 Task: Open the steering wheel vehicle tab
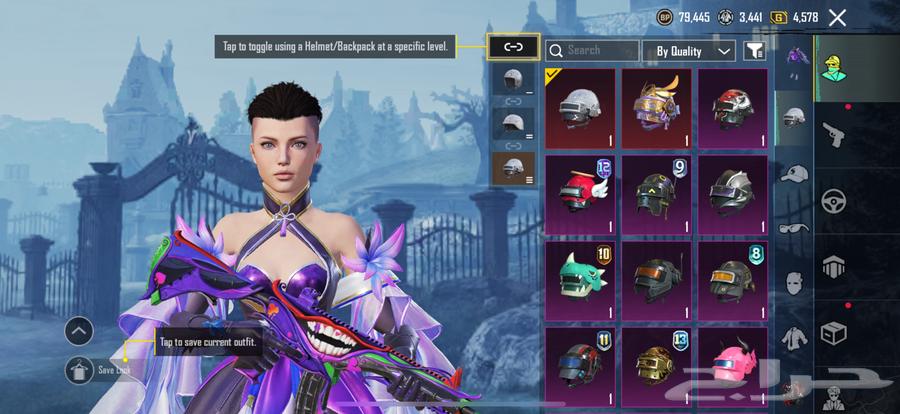click(x=831, y=200)
